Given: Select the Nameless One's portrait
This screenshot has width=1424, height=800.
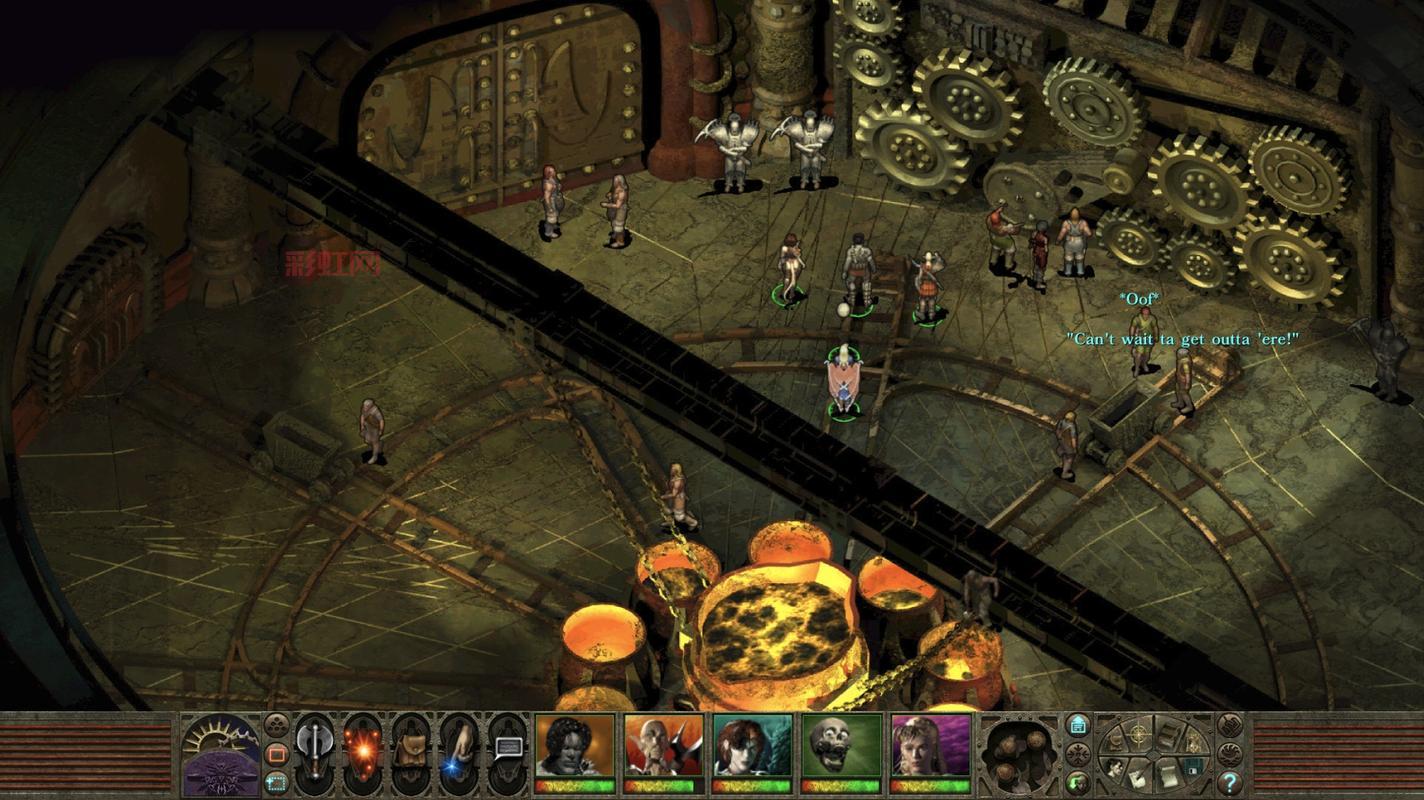Looking at the screenshot, I should coord(574,746).
